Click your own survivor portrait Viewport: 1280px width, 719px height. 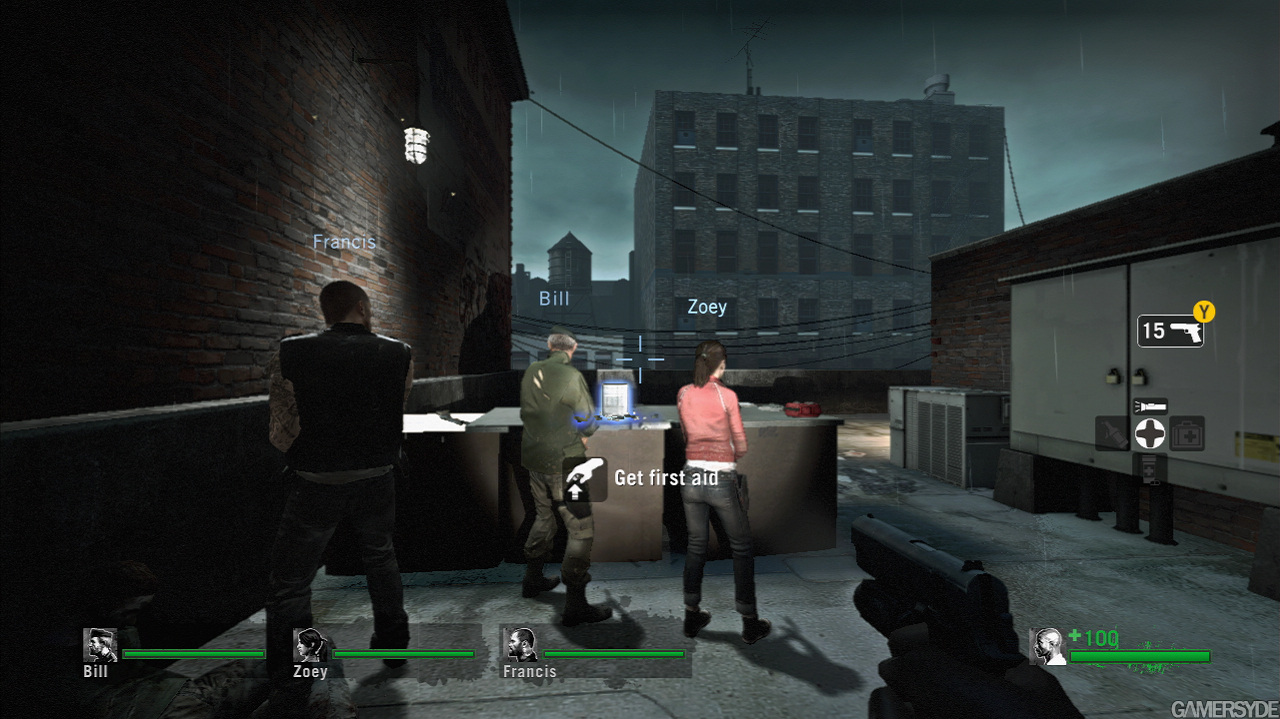click(x=1047, y=645)
